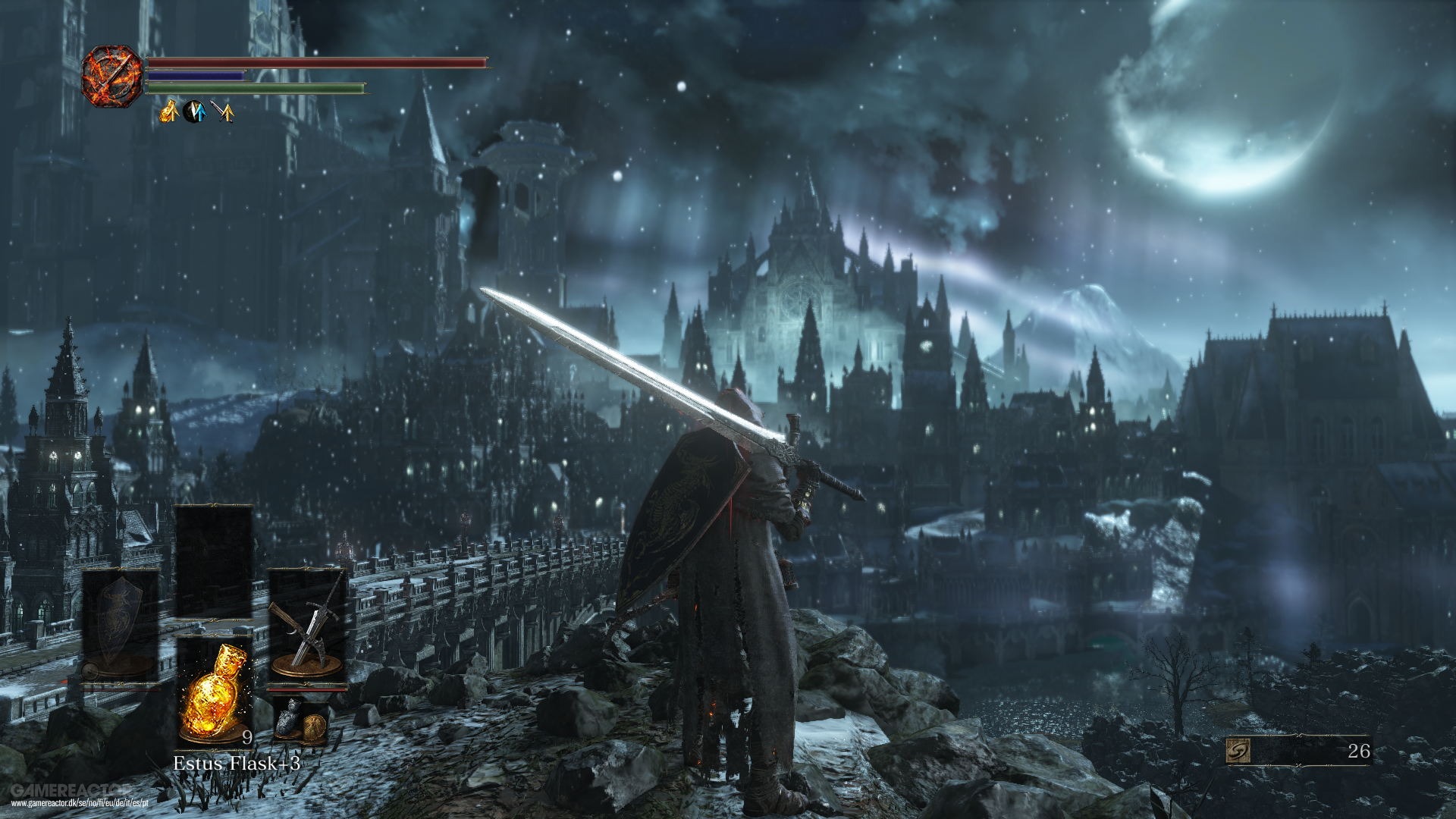Expand the weapon durability gauge under the swords

[307, 690]
